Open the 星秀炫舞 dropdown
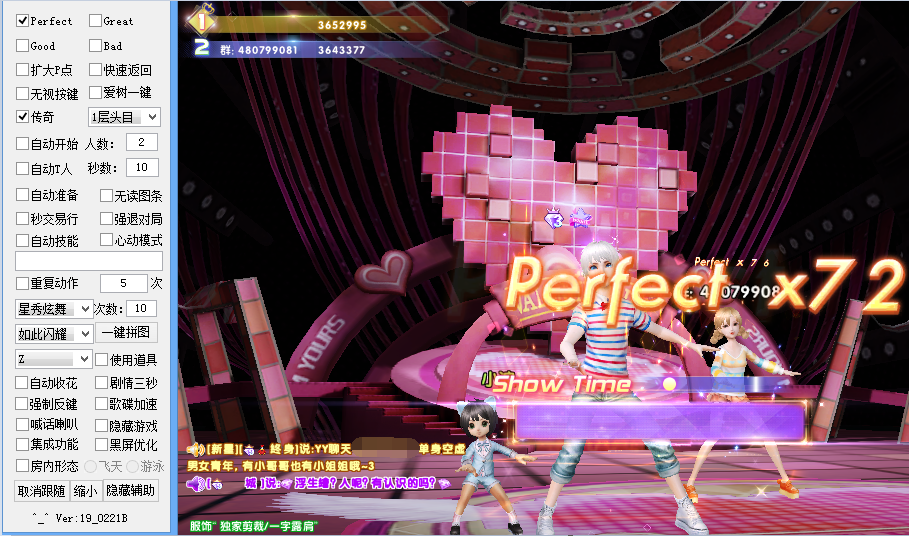 (54, 308)
